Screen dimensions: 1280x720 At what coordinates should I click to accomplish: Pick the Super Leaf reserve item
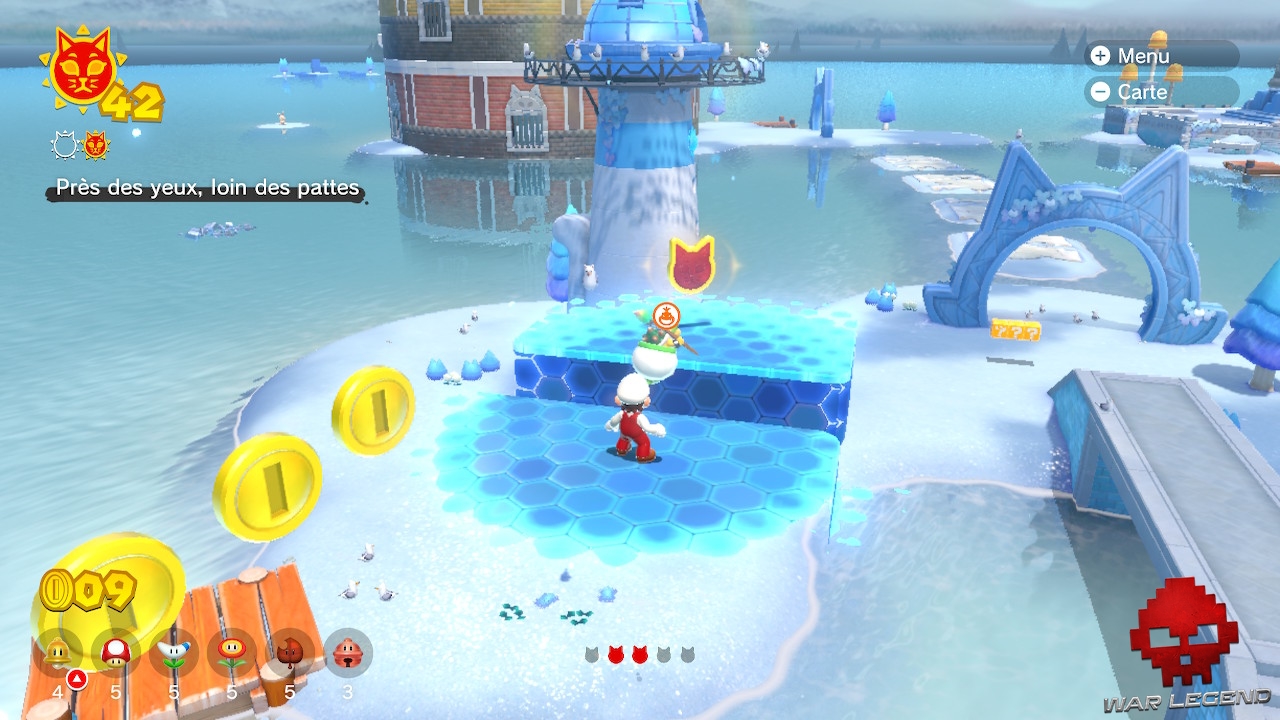(x=290, y=653)
